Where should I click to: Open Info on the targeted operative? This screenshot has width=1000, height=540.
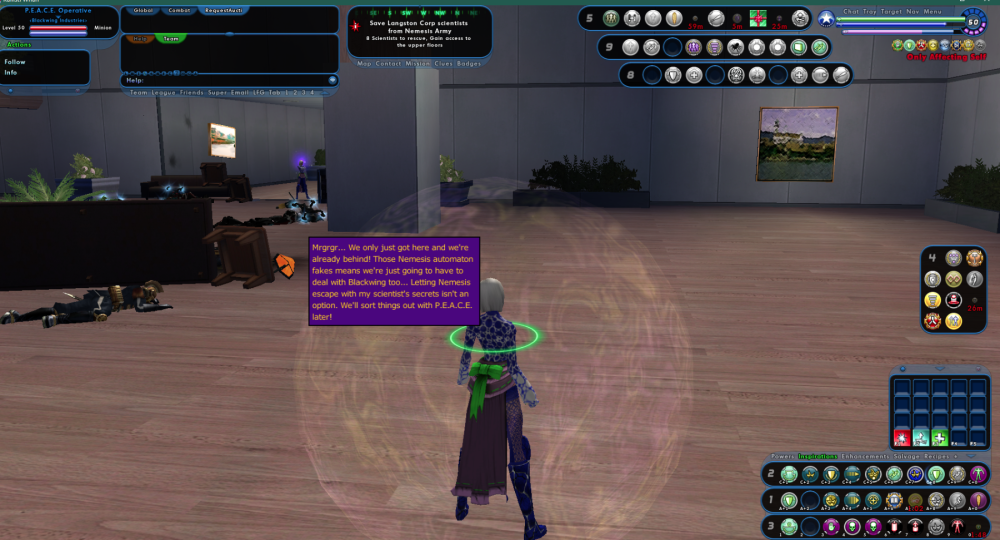[x=11, y=72]
